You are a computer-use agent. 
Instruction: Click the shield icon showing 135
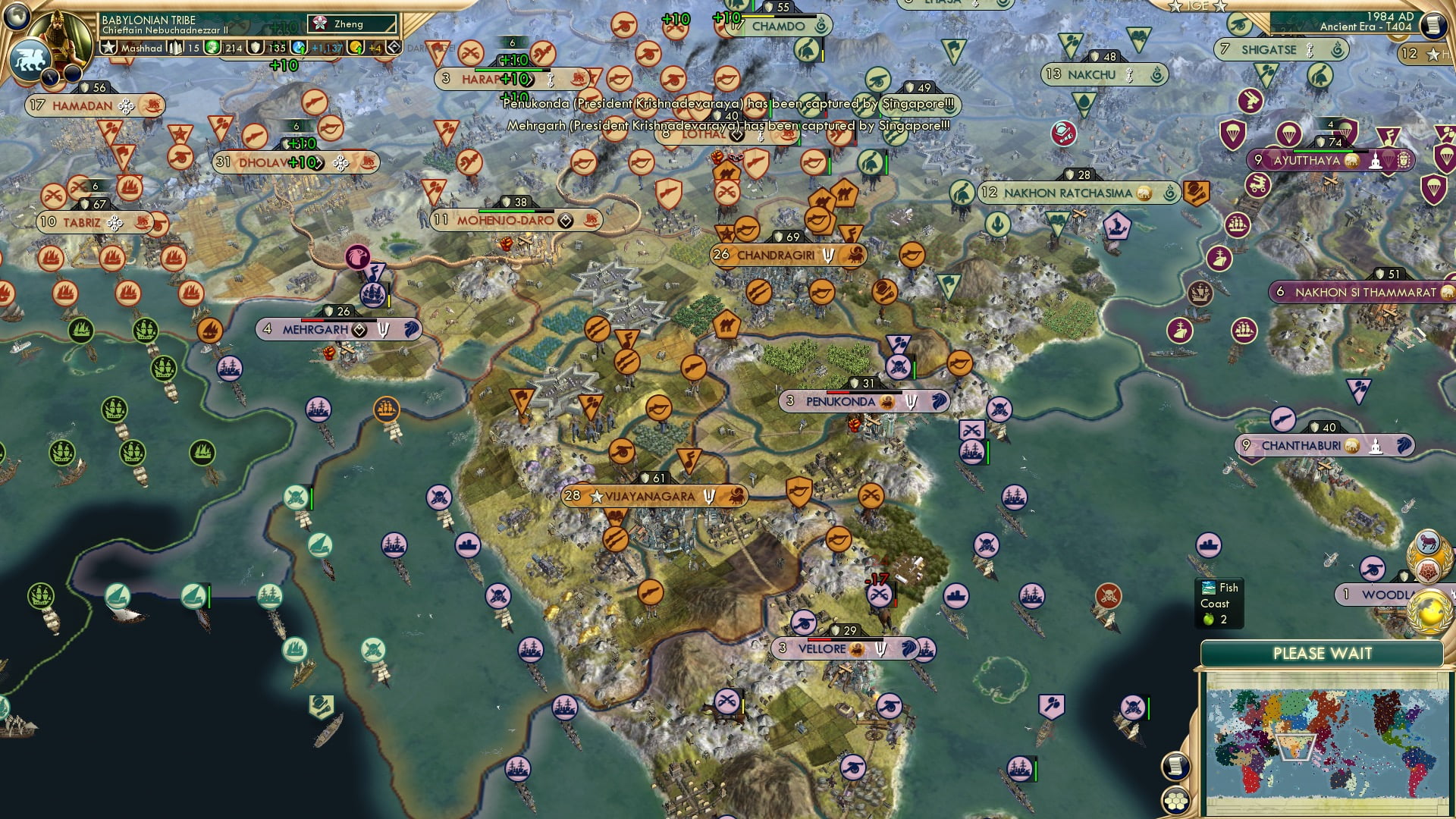[255, 47]
